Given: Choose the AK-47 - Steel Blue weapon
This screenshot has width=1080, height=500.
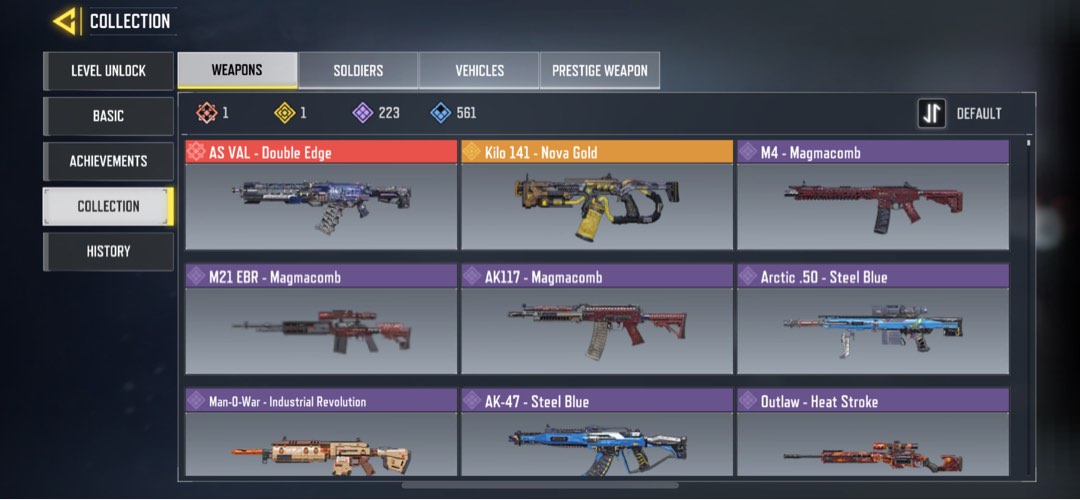Looking at the screenshot, I should point(597,436).
